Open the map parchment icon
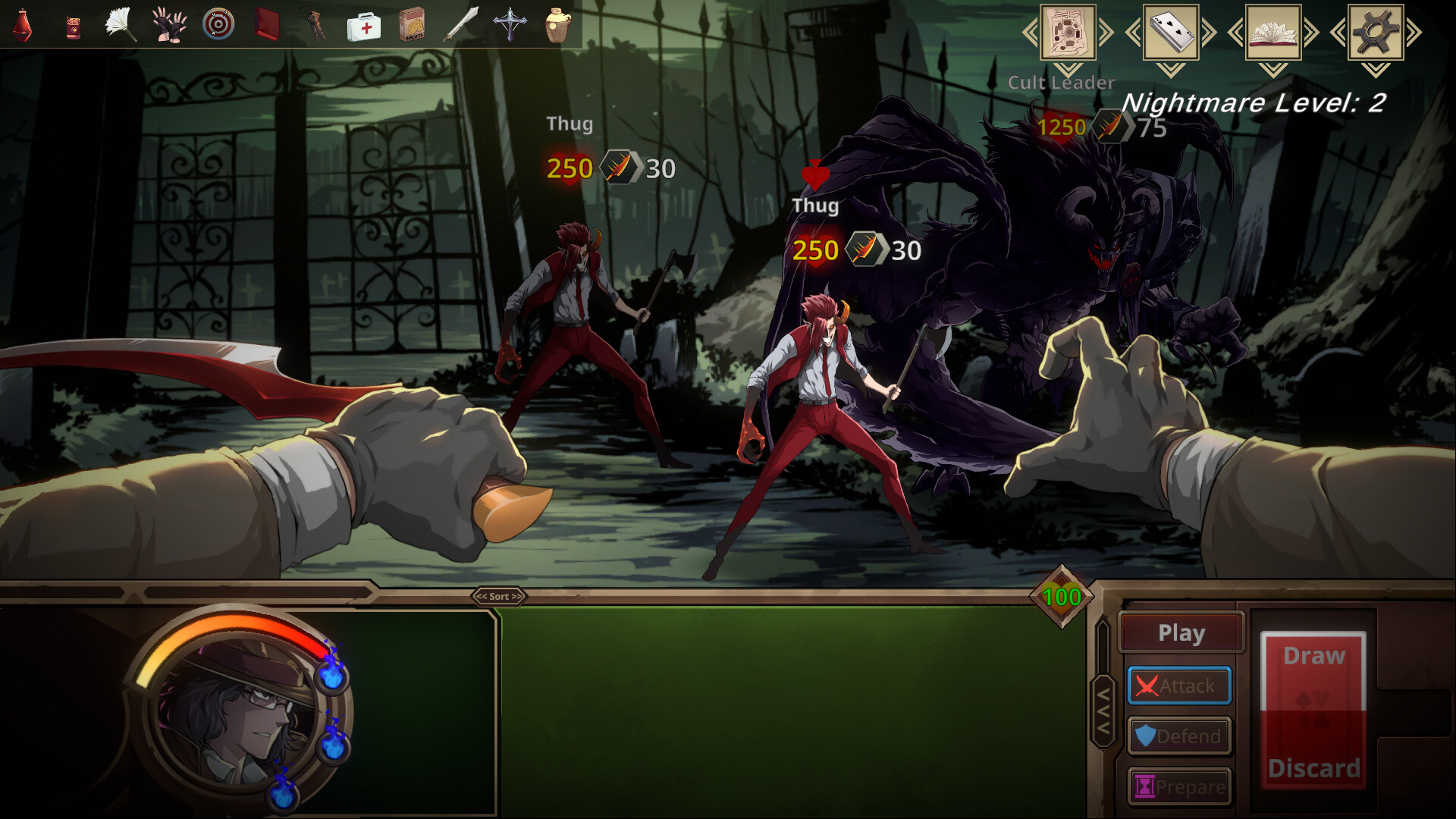The width and height of the screenshot is (1456, 819). [1068, 32]
